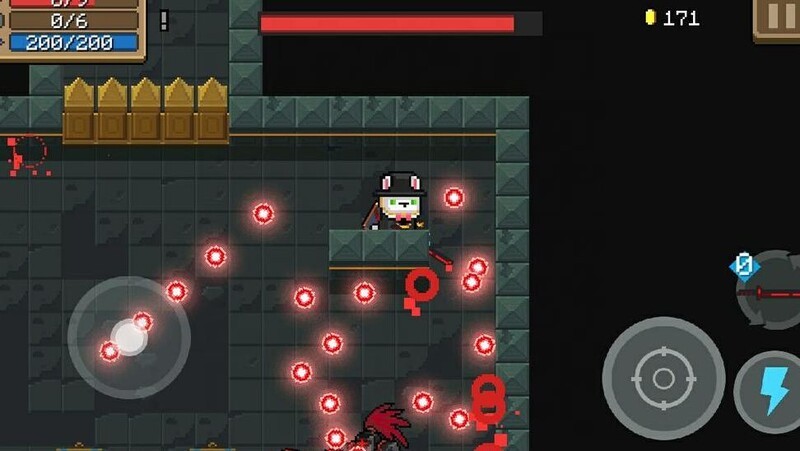Tap the crosshair attack button
This screenshot has height=451, width=800.
coord(663,378)
